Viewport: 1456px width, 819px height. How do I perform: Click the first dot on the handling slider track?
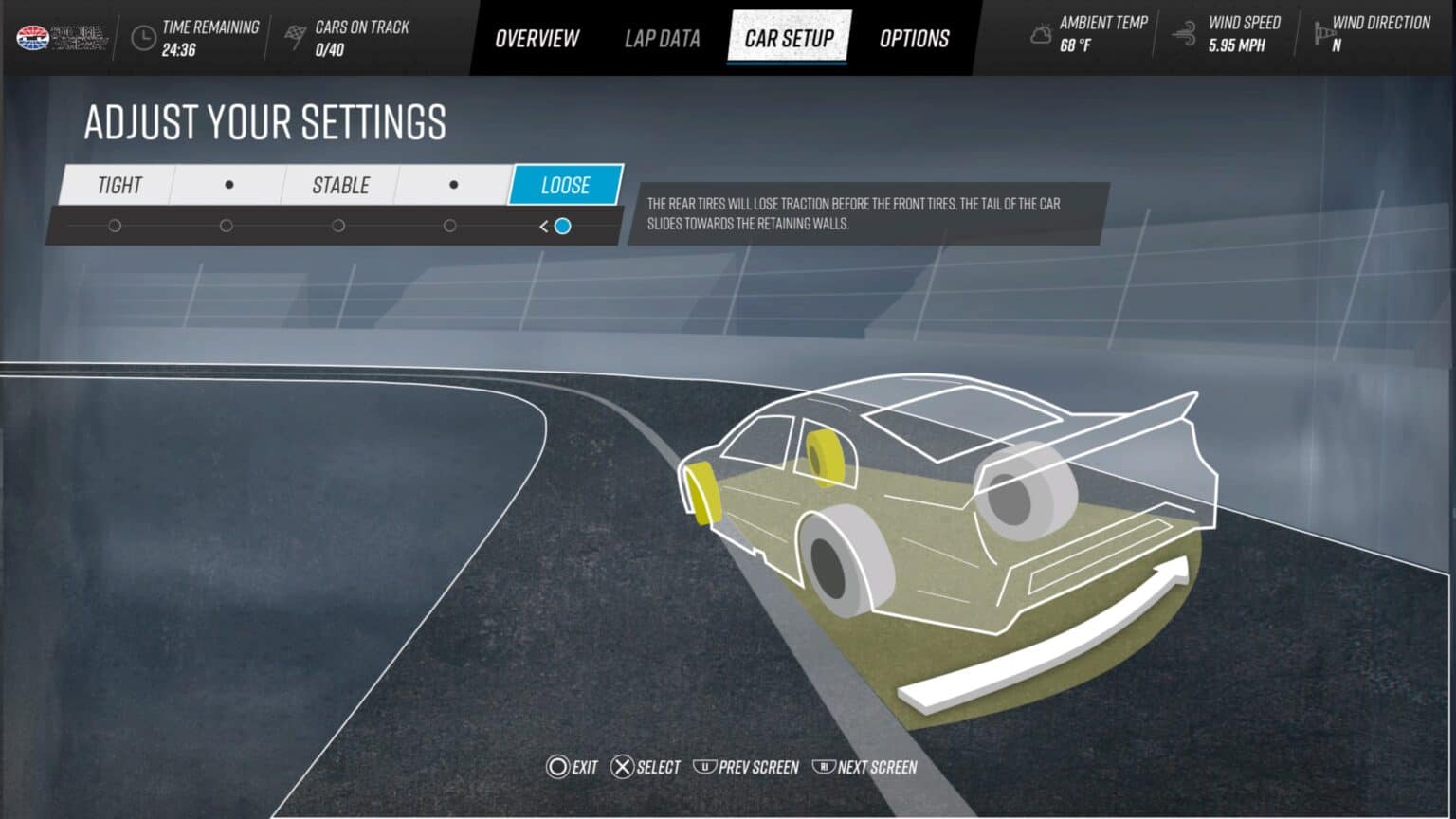pos(115,226)
